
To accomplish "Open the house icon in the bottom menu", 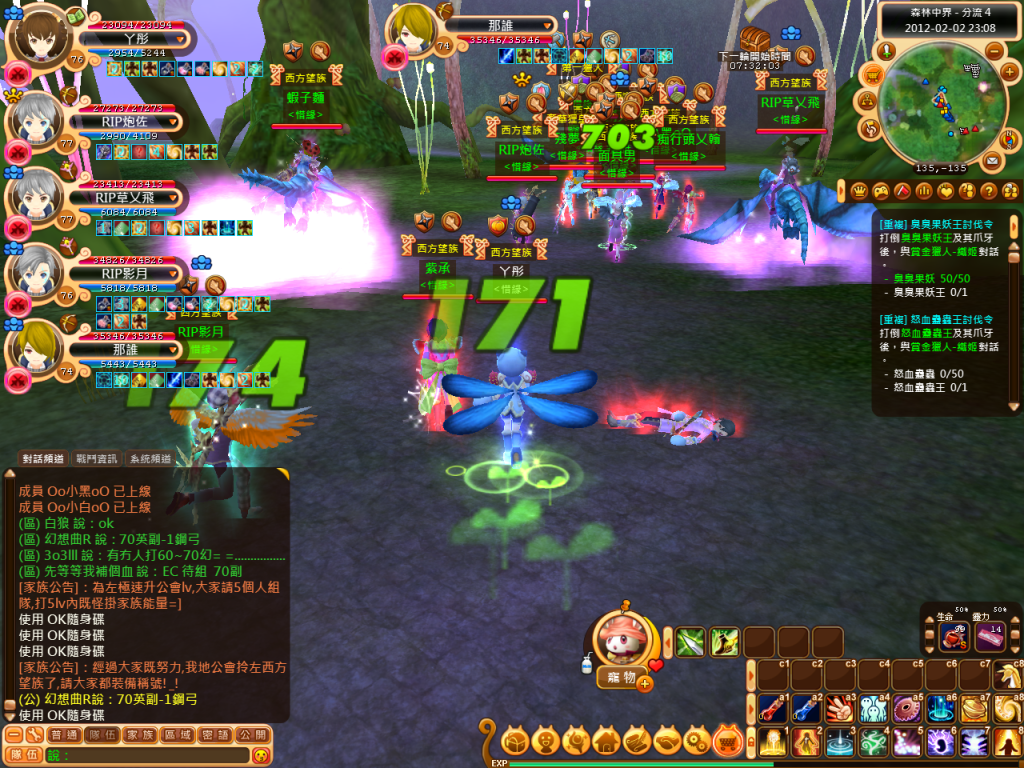I will tap(607, 741).
